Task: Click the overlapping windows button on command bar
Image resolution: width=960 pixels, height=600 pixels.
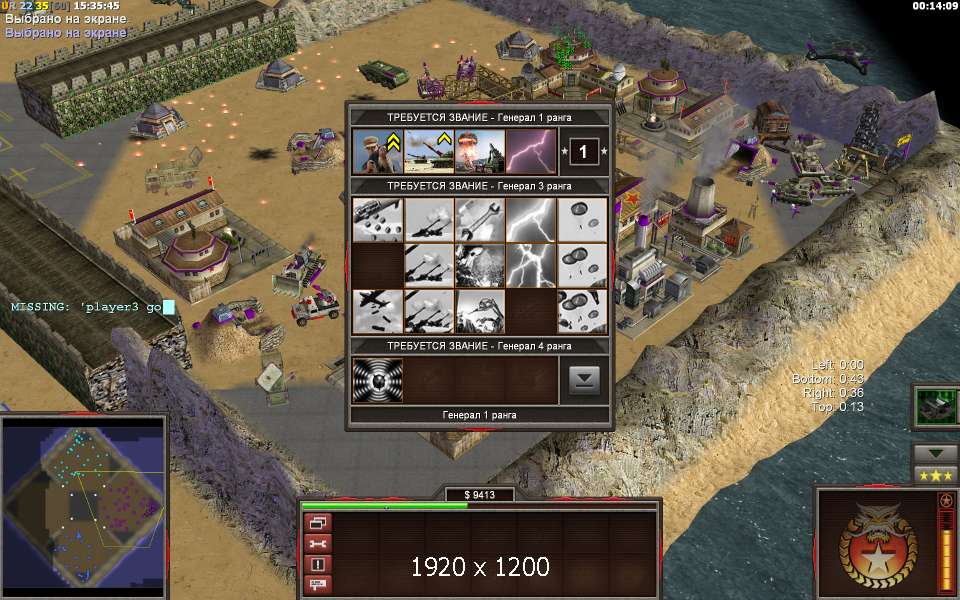Action: (318, 523)
